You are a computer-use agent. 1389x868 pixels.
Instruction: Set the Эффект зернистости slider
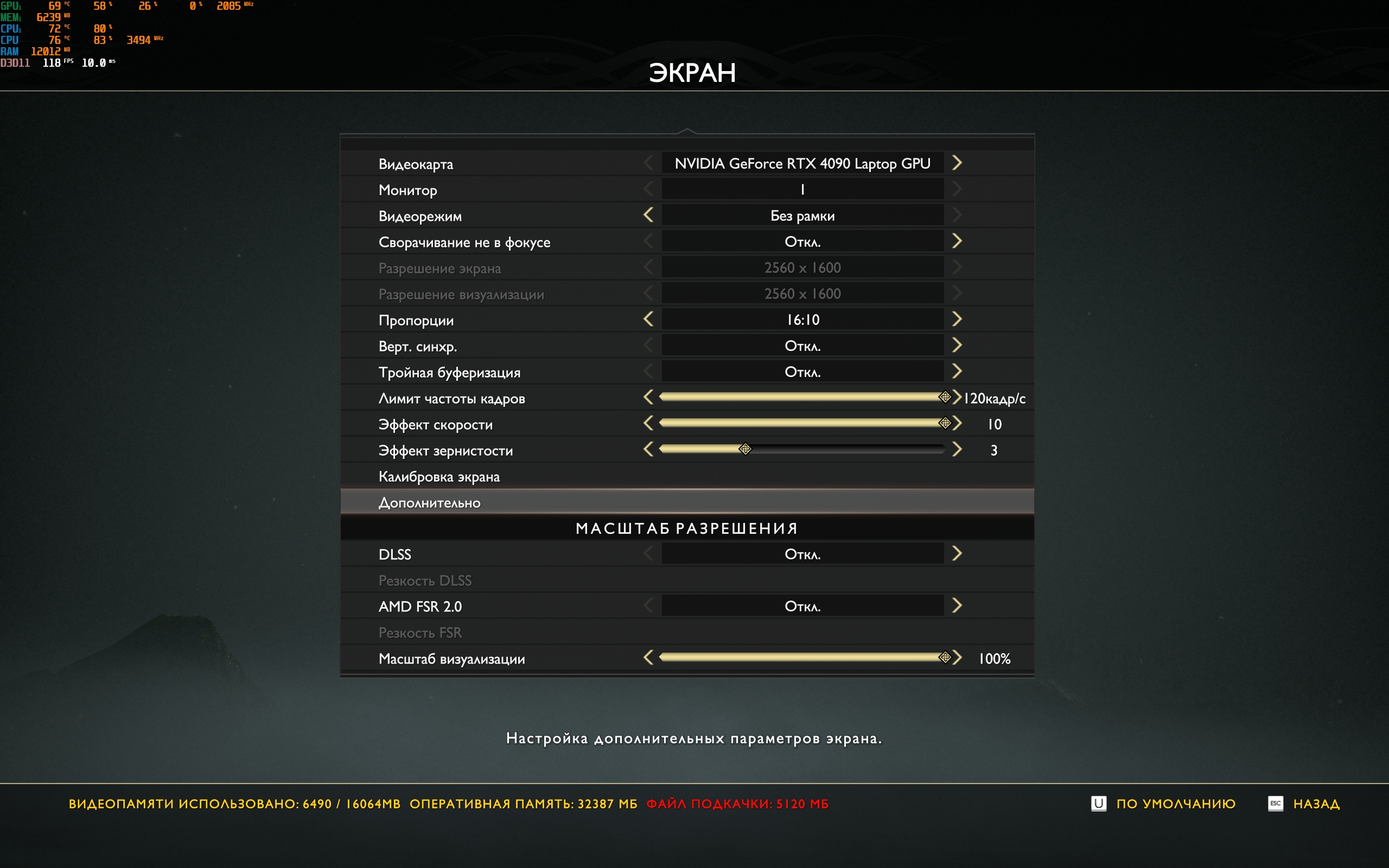802,450
